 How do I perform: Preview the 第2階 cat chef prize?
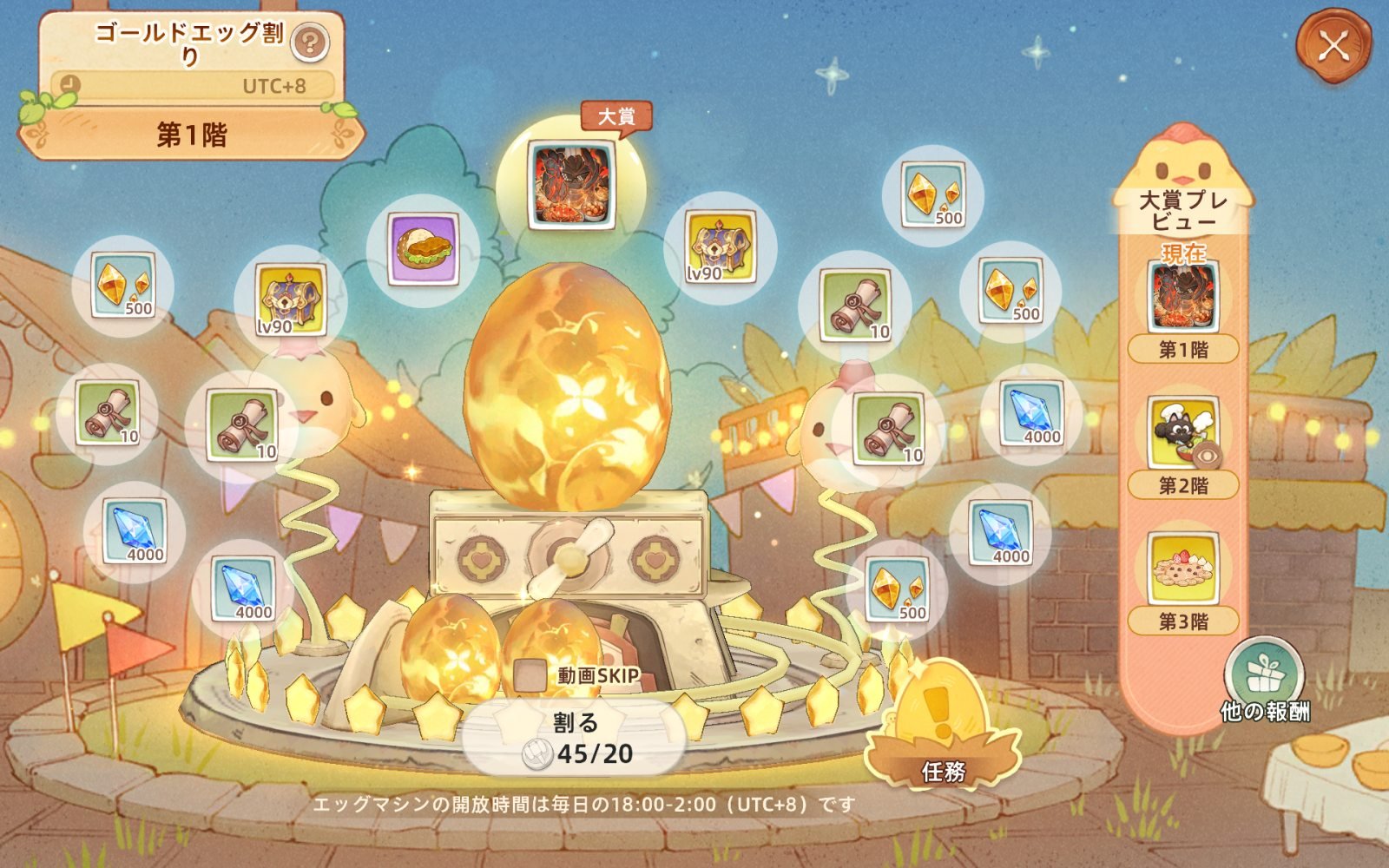click(1183, 433)
